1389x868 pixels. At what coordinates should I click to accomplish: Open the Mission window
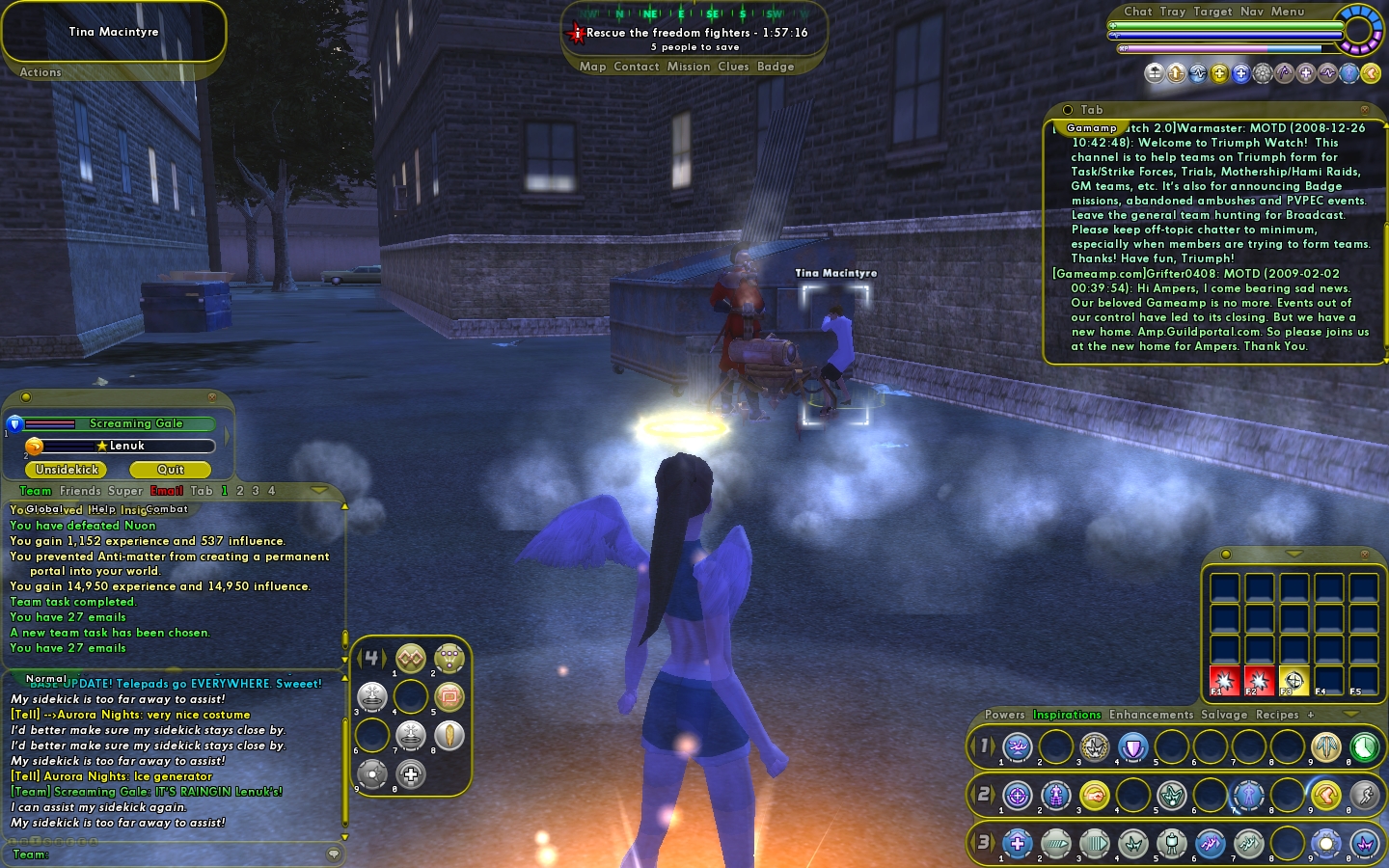[689, 67]
